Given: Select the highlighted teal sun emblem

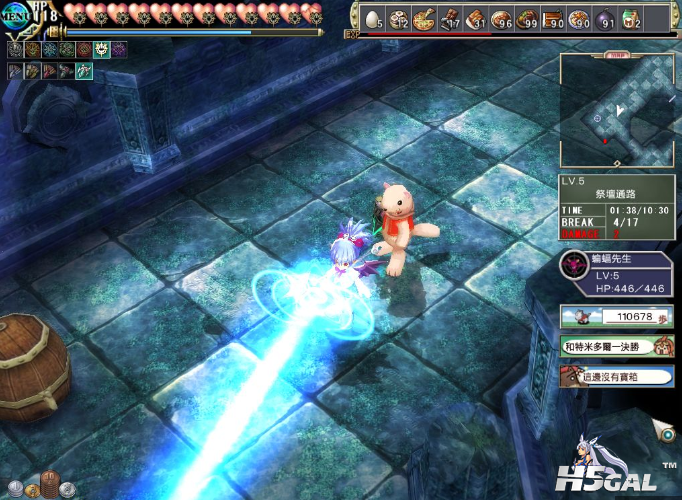Looking at the screenshot, I should point(102,49).
